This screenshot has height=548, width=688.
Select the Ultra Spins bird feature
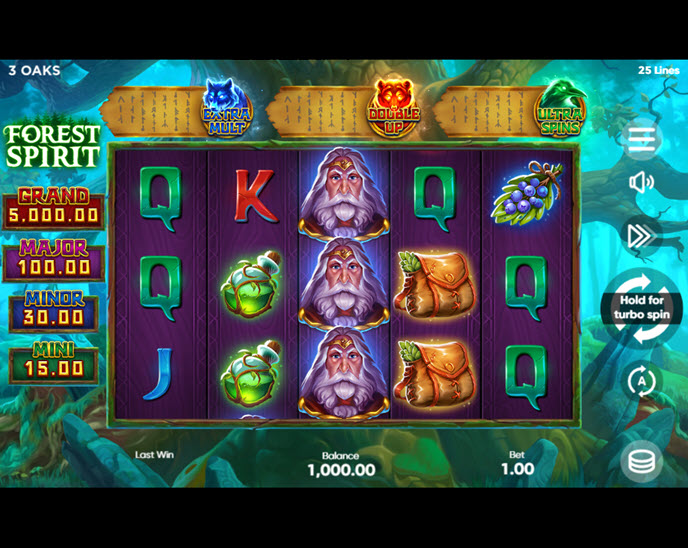pos(560,107)
